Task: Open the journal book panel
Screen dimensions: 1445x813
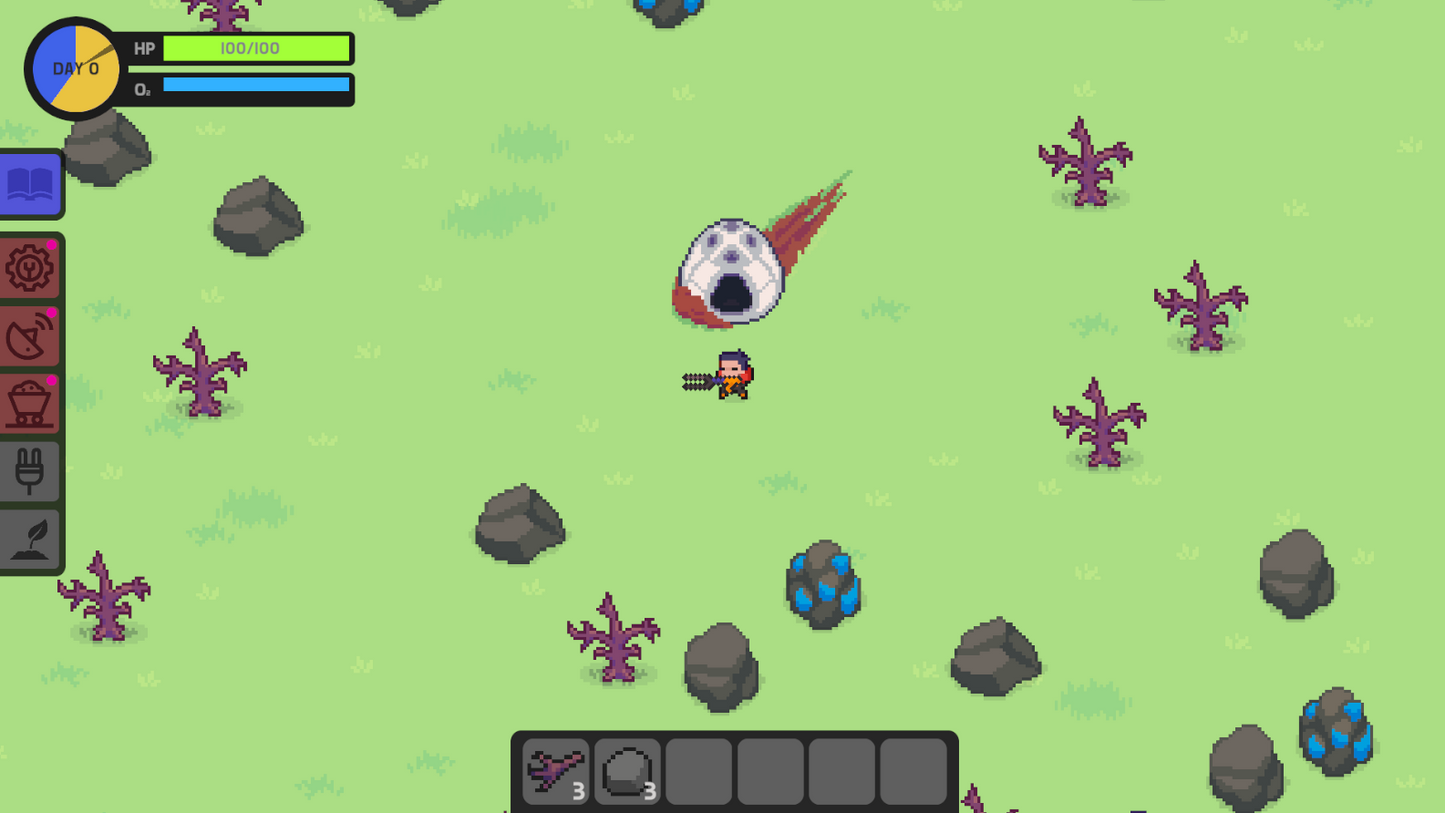Action: [30, 183]
